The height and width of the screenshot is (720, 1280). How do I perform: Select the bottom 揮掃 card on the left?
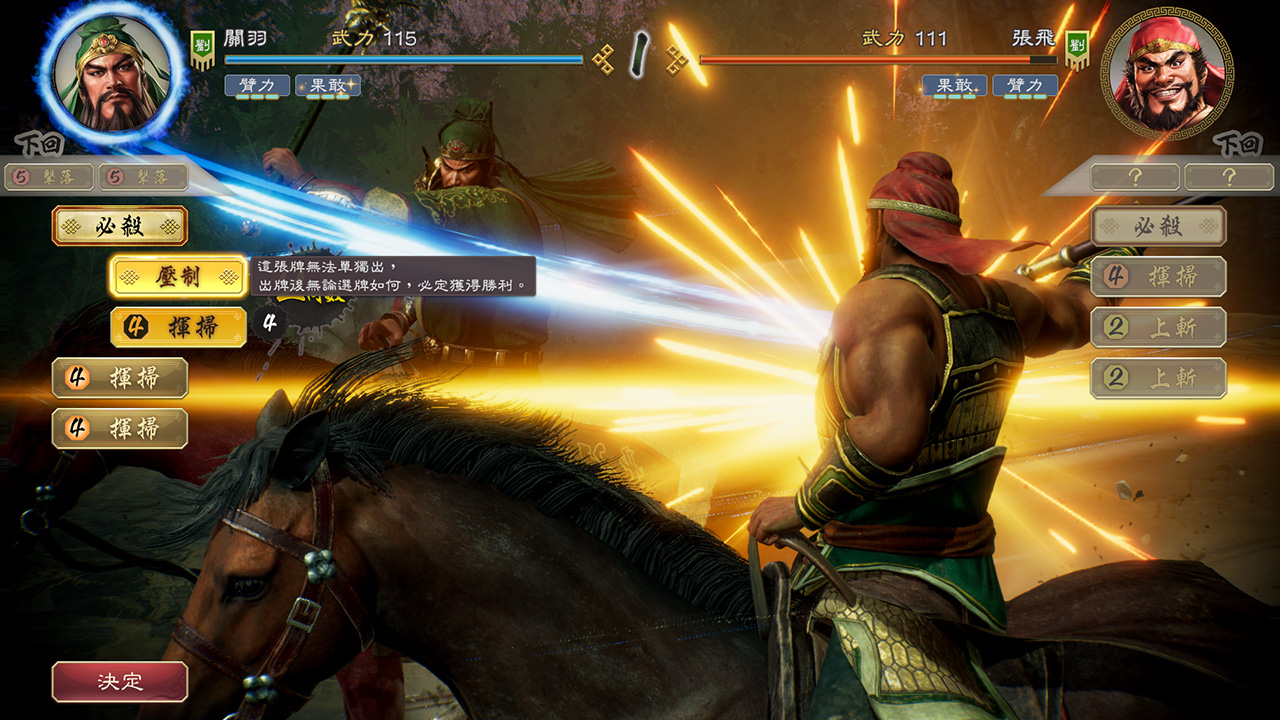[x=120, y=428]
